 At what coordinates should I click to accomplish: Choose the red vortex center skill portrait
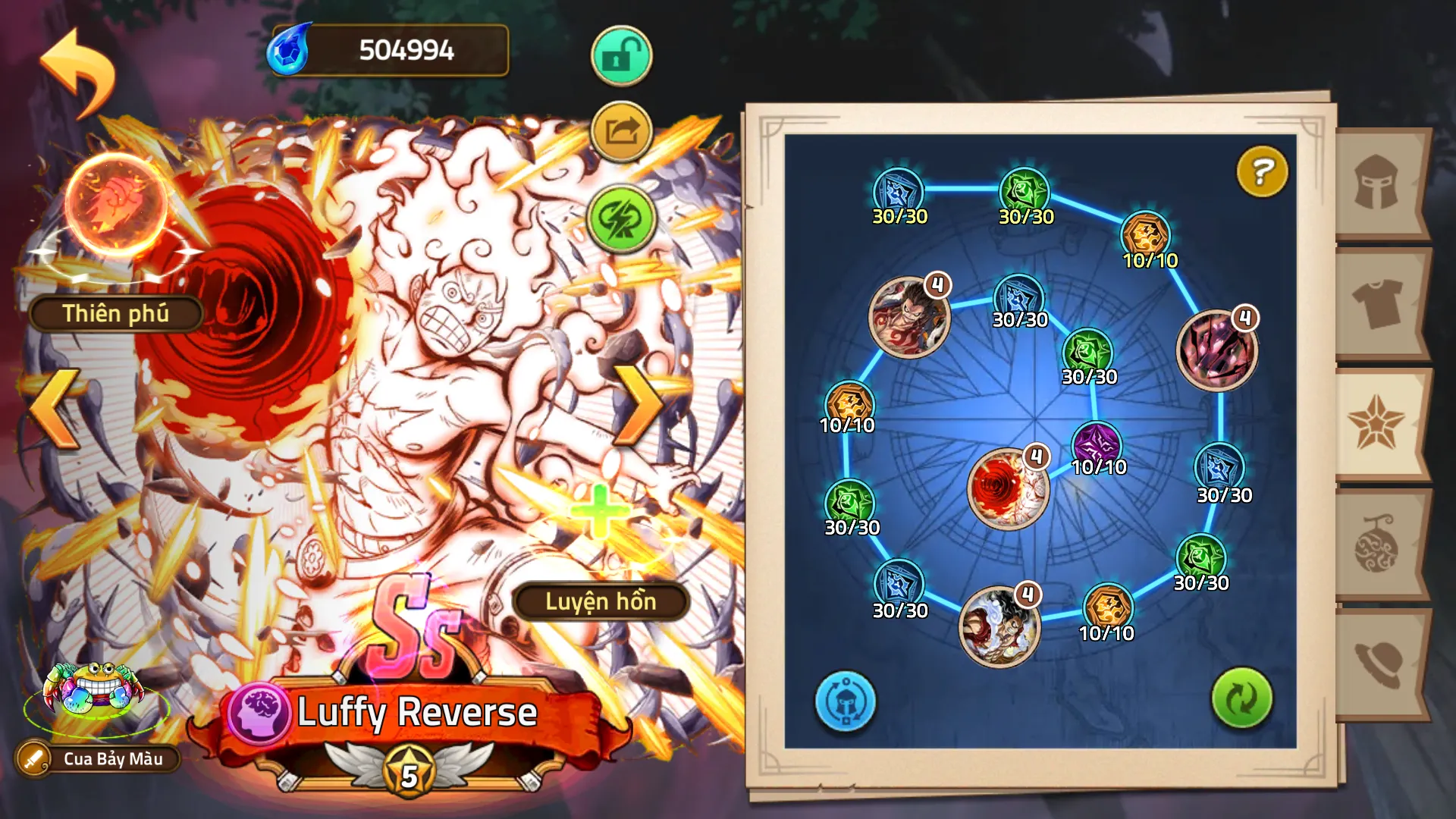pyautogui.click(x=1008, y=488)
